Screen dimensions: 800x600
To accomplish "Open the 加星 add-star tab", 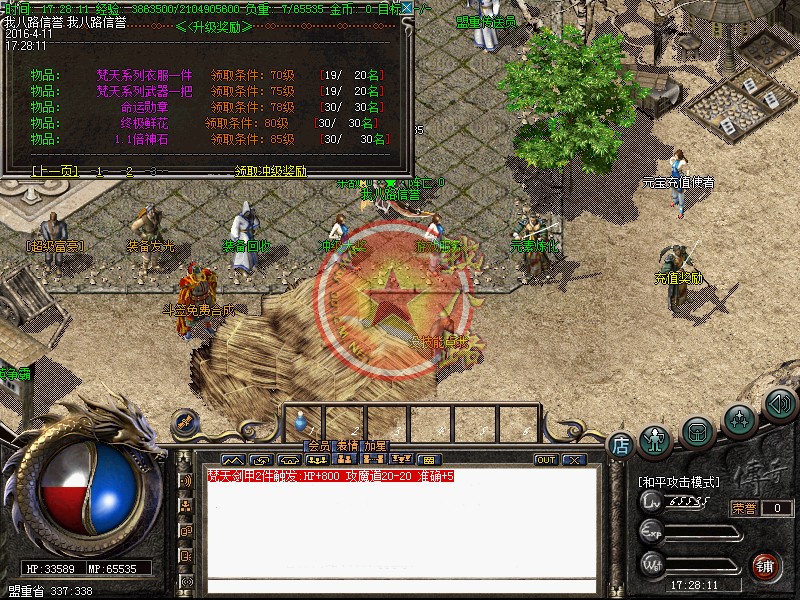I will click(375, 446).
